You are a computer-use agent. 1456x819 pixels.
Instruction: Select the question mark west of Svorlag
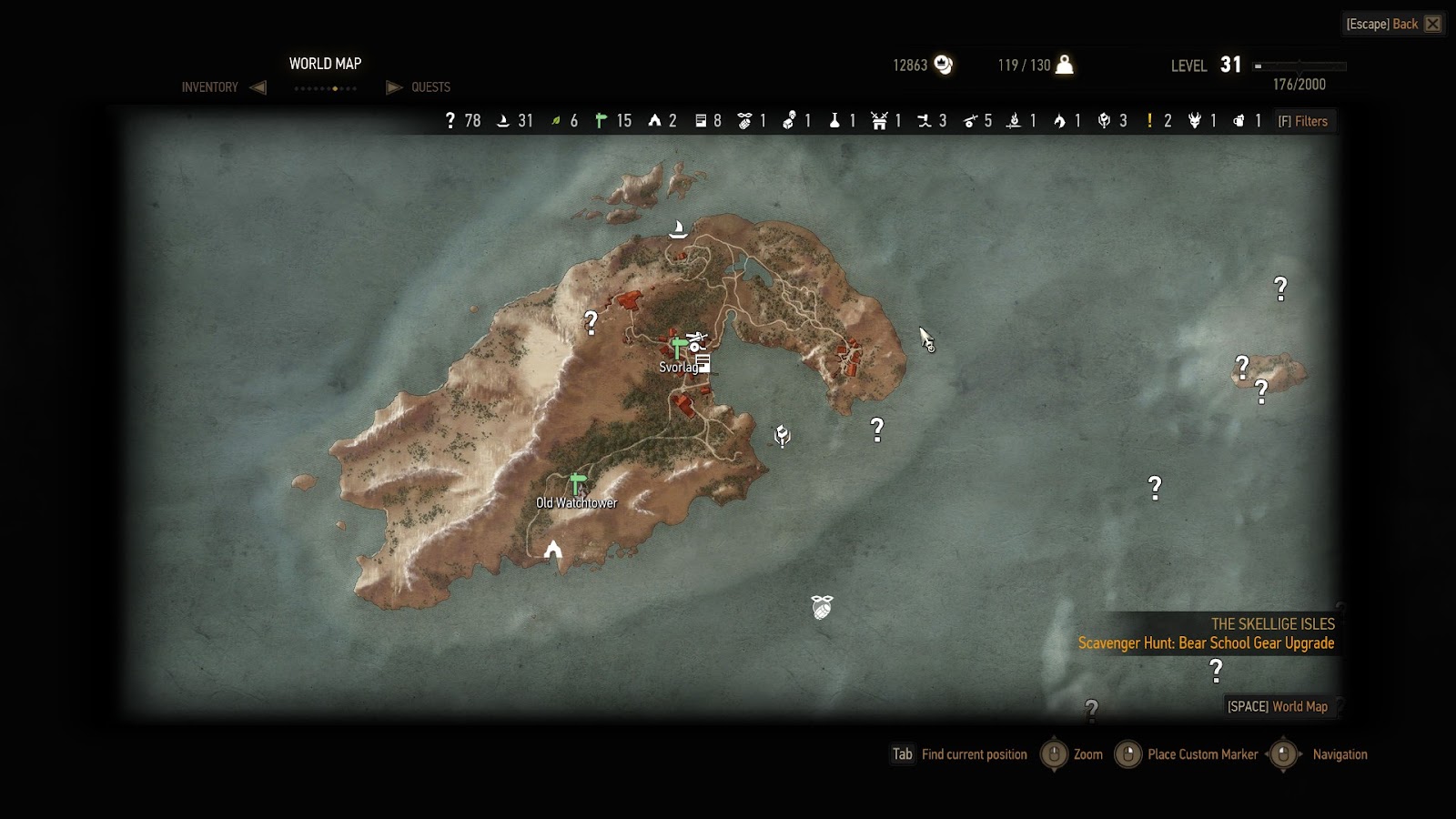click(591, 322)
